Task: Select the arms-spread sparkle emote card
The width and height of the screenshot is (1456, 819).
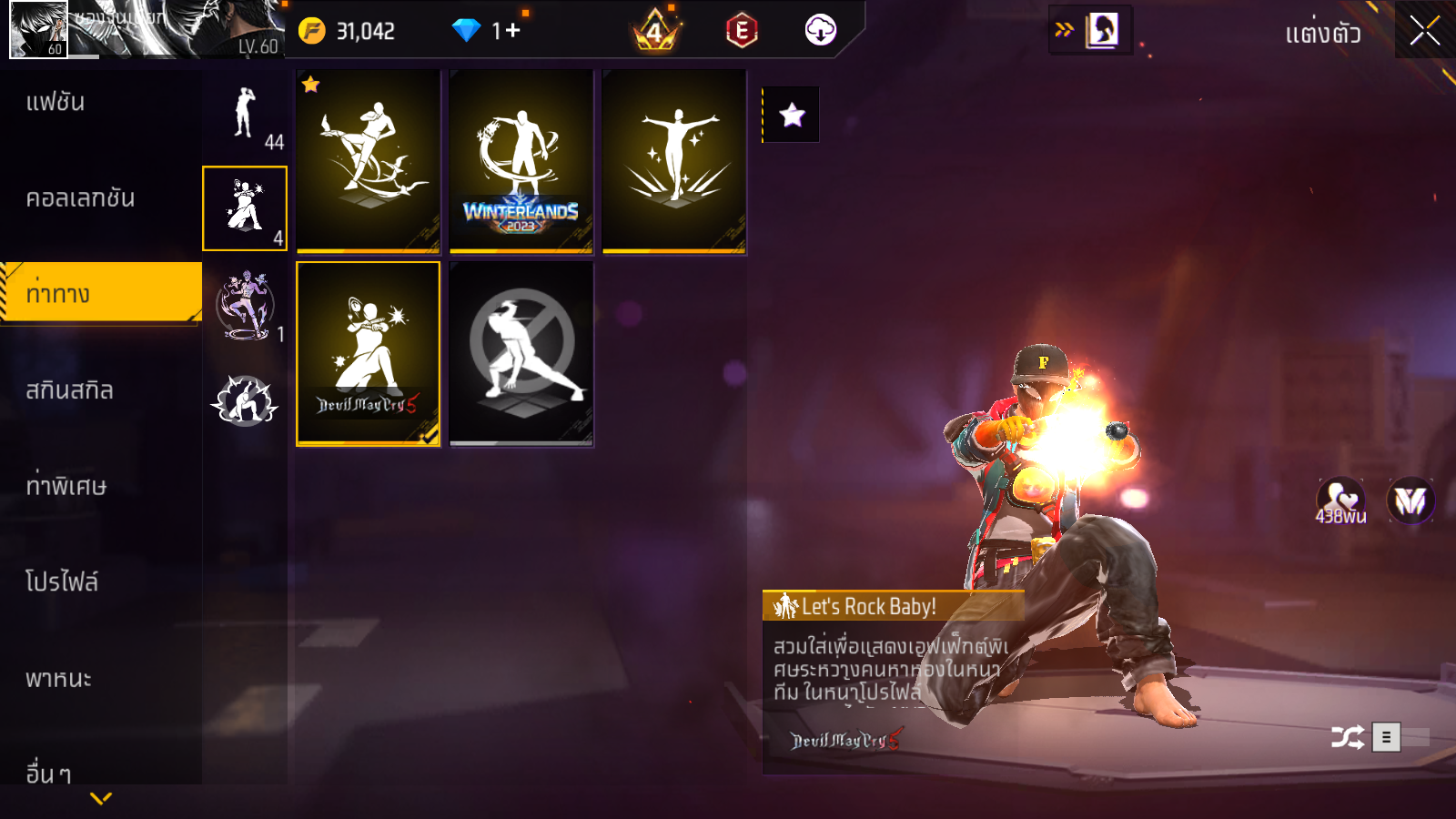Action: coord(674,161)
